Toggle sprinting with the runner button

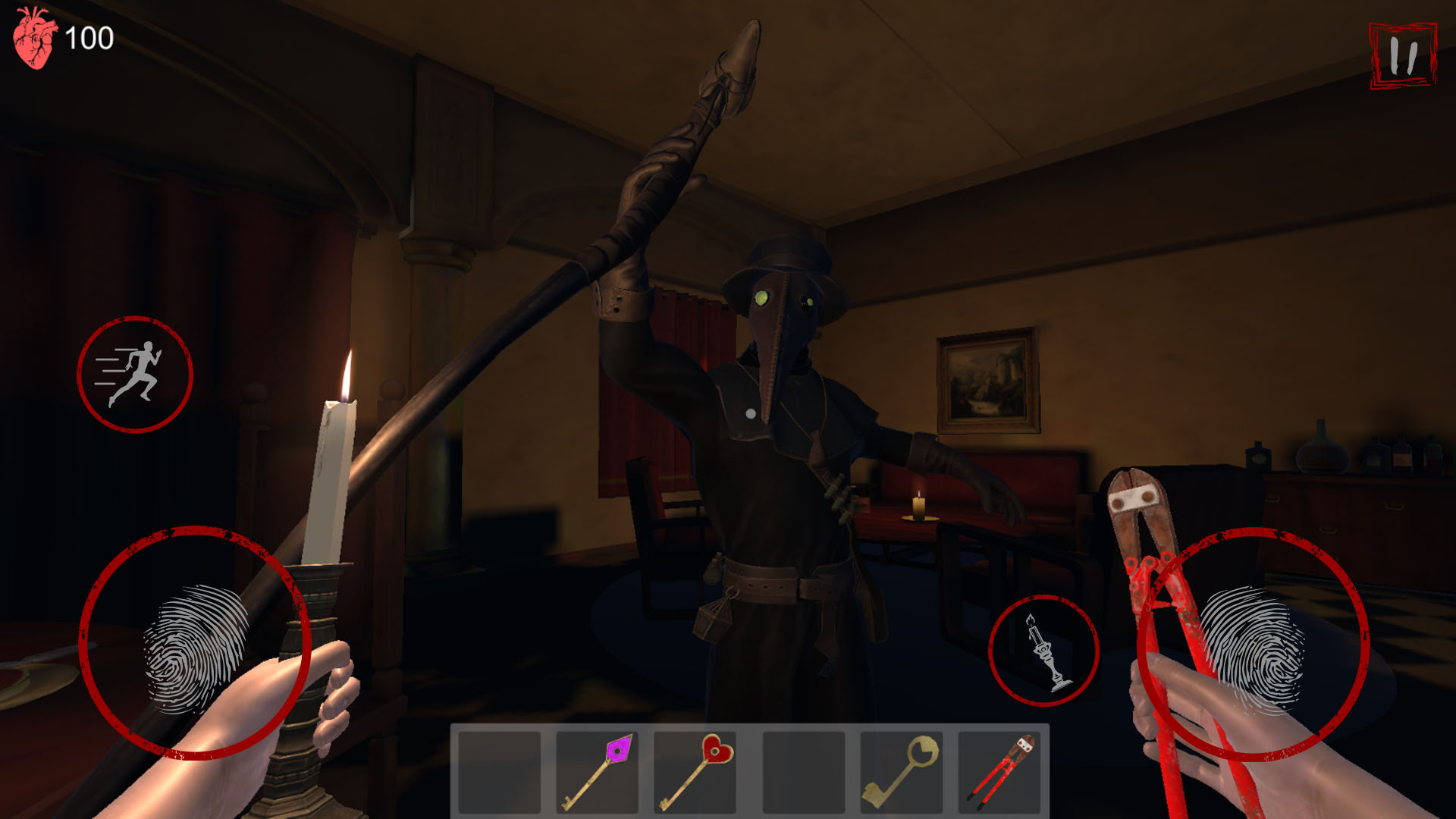(x=135, y=369)
